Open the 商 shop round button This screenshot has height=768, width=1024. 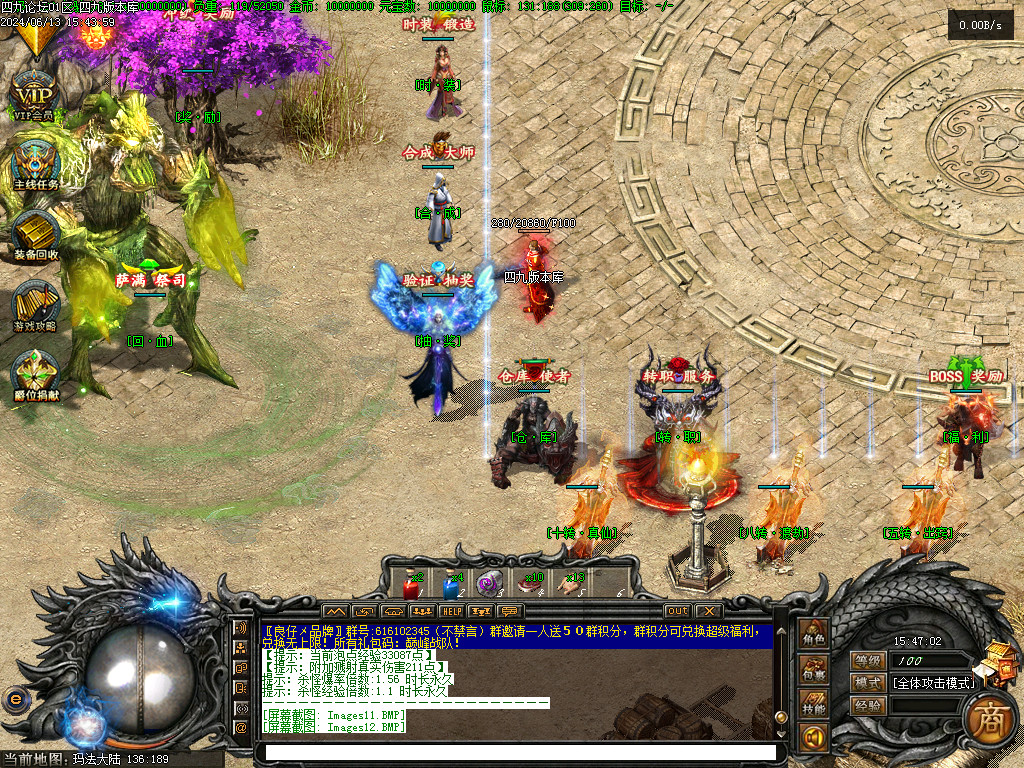tap(990, 717)
